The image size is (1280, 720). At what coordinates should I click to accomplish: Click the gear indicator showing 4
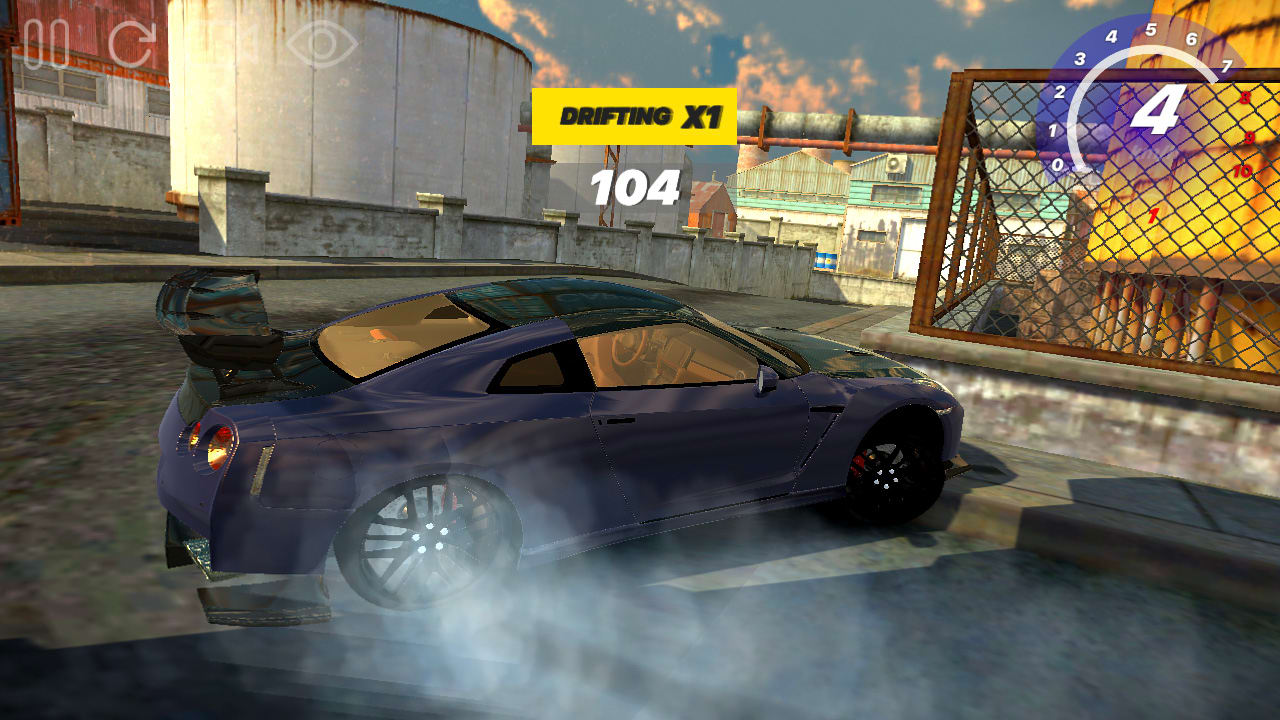1156,108
